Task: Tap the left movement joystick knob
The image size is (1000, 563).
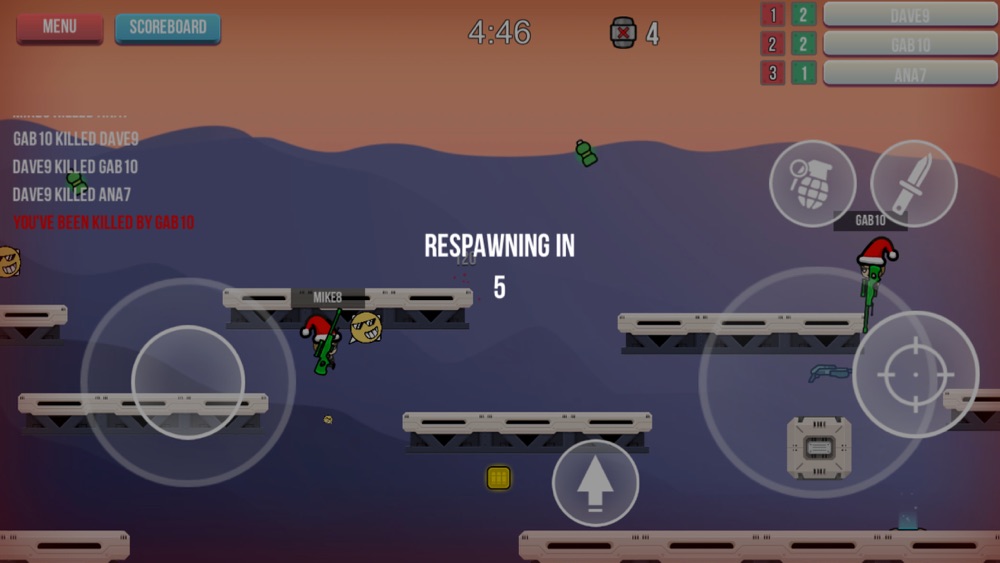Action: (188, 382)
